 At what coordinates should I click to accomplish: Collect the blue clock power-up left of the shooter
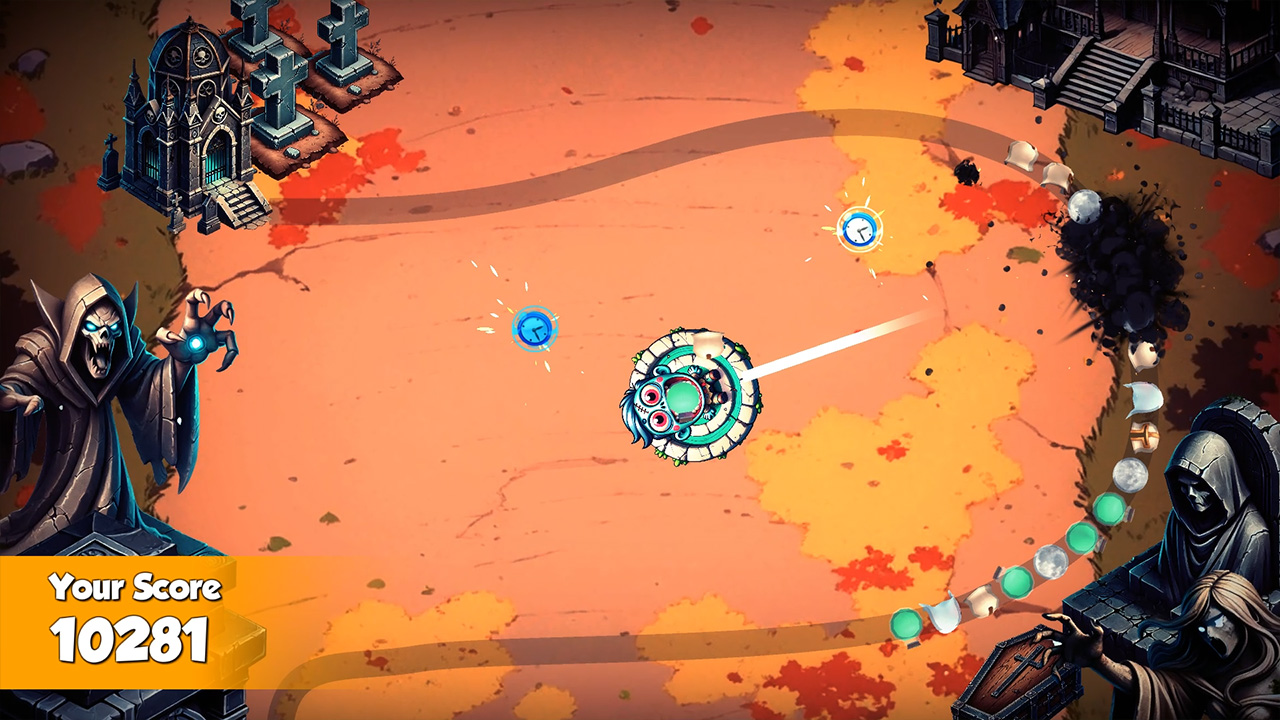(535, 329)
